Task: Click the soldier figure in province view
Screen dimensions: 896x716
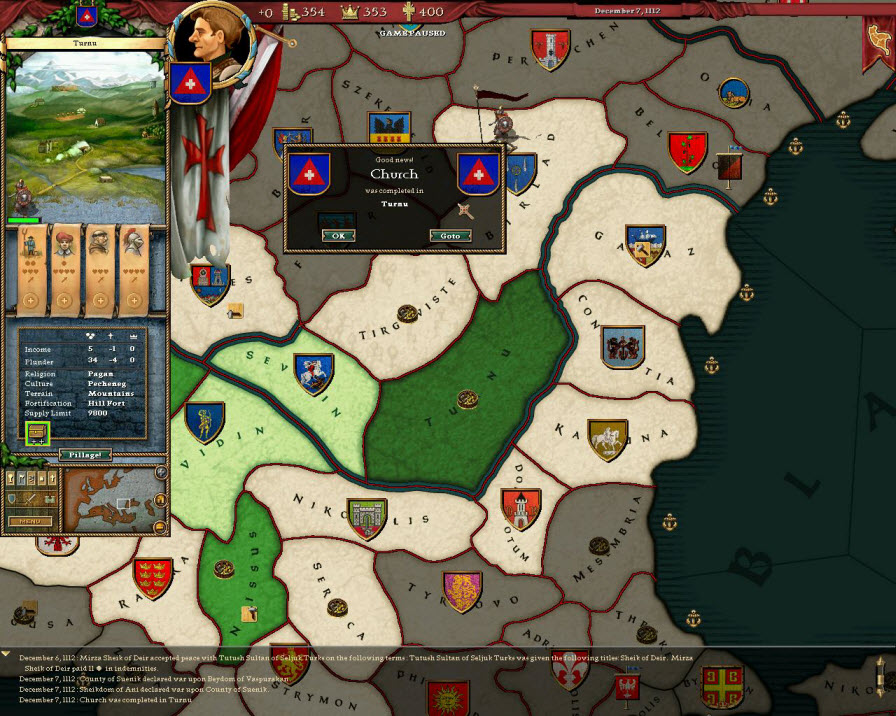Action: point(19,194)
